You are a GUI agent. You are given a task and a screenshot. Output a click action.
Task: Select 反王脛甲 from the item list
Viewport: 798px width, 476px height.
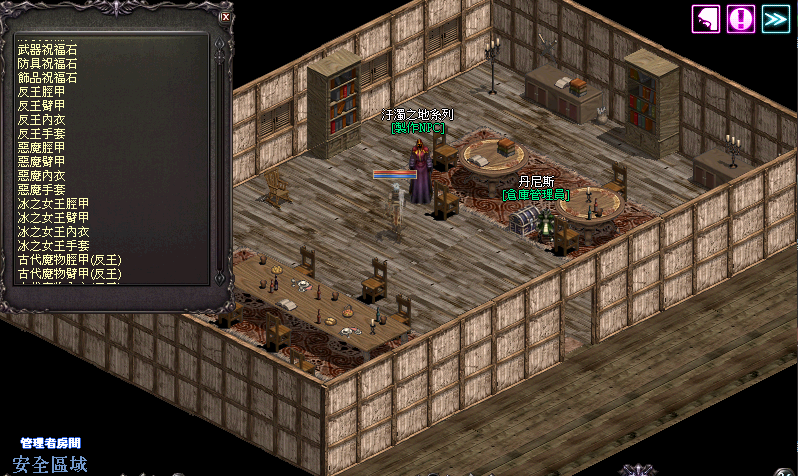pyautogui.click(x=41, y=91)
